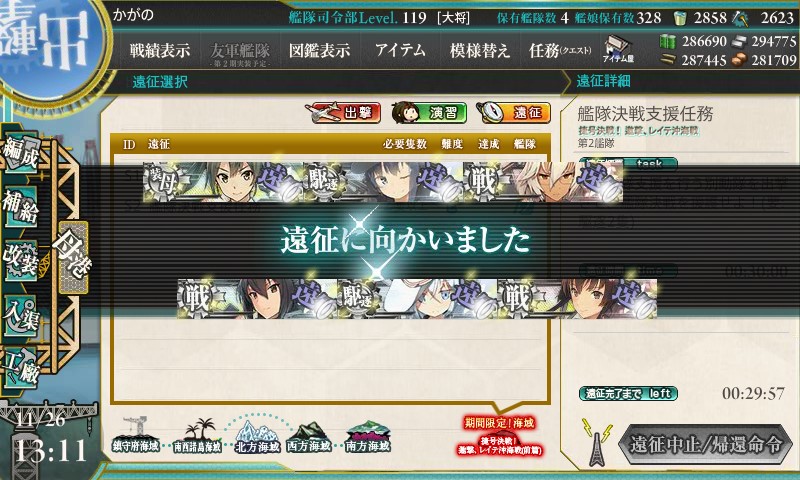800x480 pixels.
Task: Open the 戦績表示 records menu
Action: (160, 51)
